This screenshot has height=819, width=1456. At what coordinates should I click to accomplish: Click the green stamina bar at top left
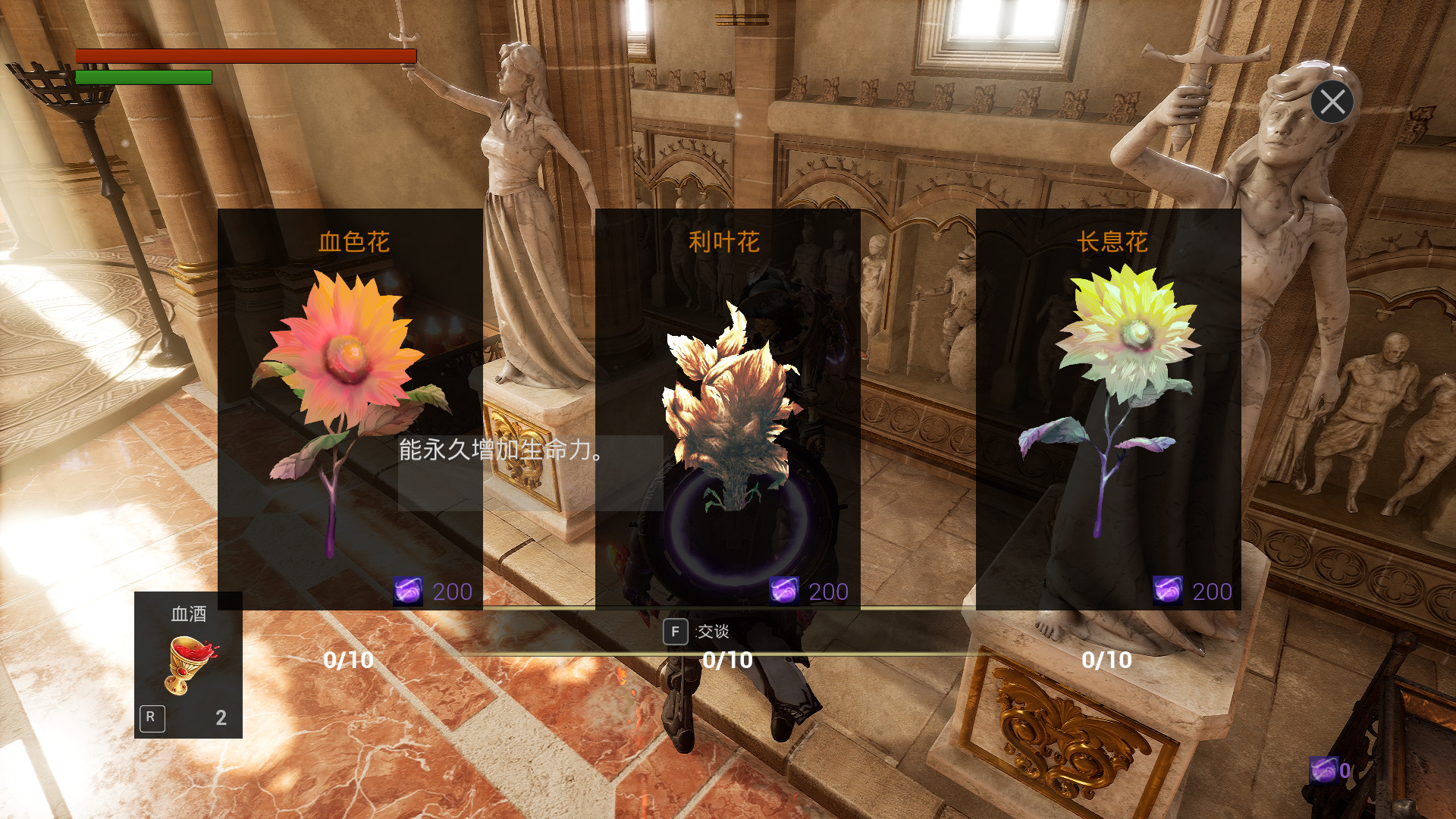click(143, 77)
